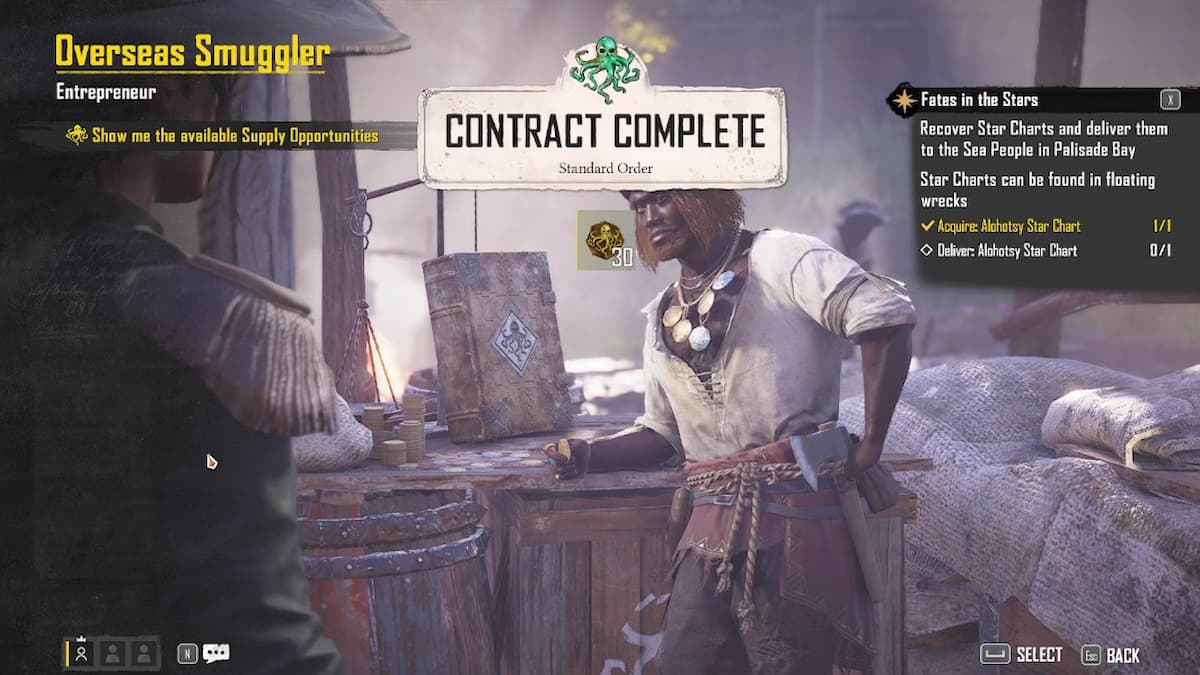
Task: Choose "Show me the available Supply Opportunities"
Action: [x=234, y=135]
